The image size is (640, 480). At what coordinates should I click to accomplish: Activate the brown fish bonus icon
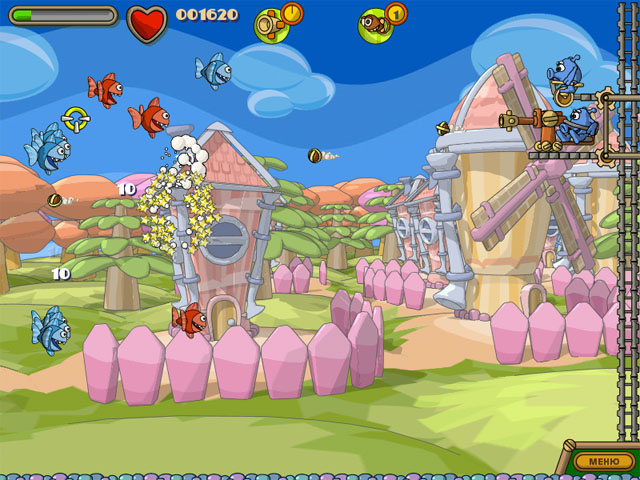(x=377, y=22)
